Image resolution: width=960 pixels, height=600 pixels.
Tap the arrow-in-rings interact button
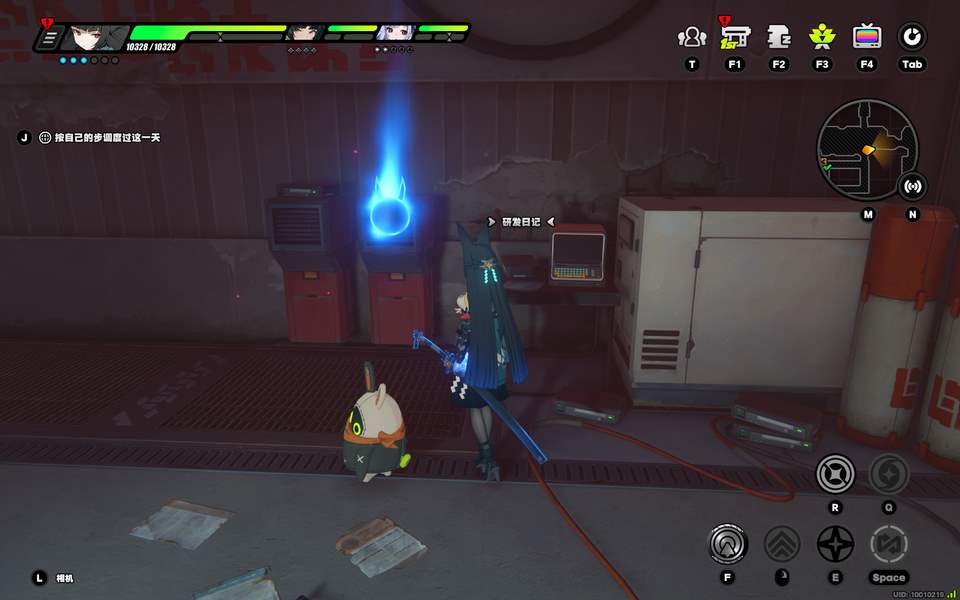point(728,544)
